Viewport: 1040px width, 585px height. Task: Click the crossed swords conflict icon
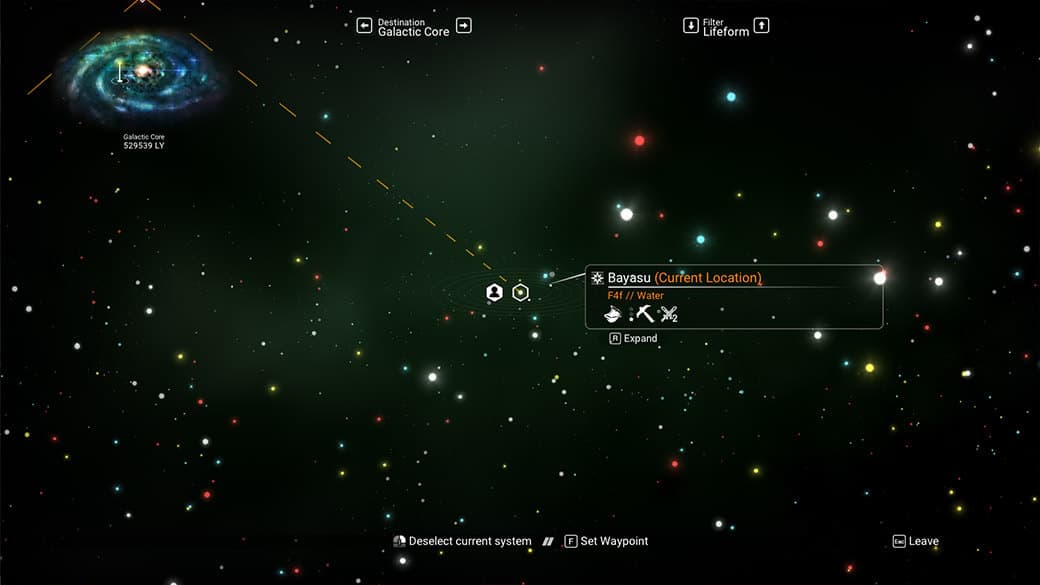coord(669,314)
